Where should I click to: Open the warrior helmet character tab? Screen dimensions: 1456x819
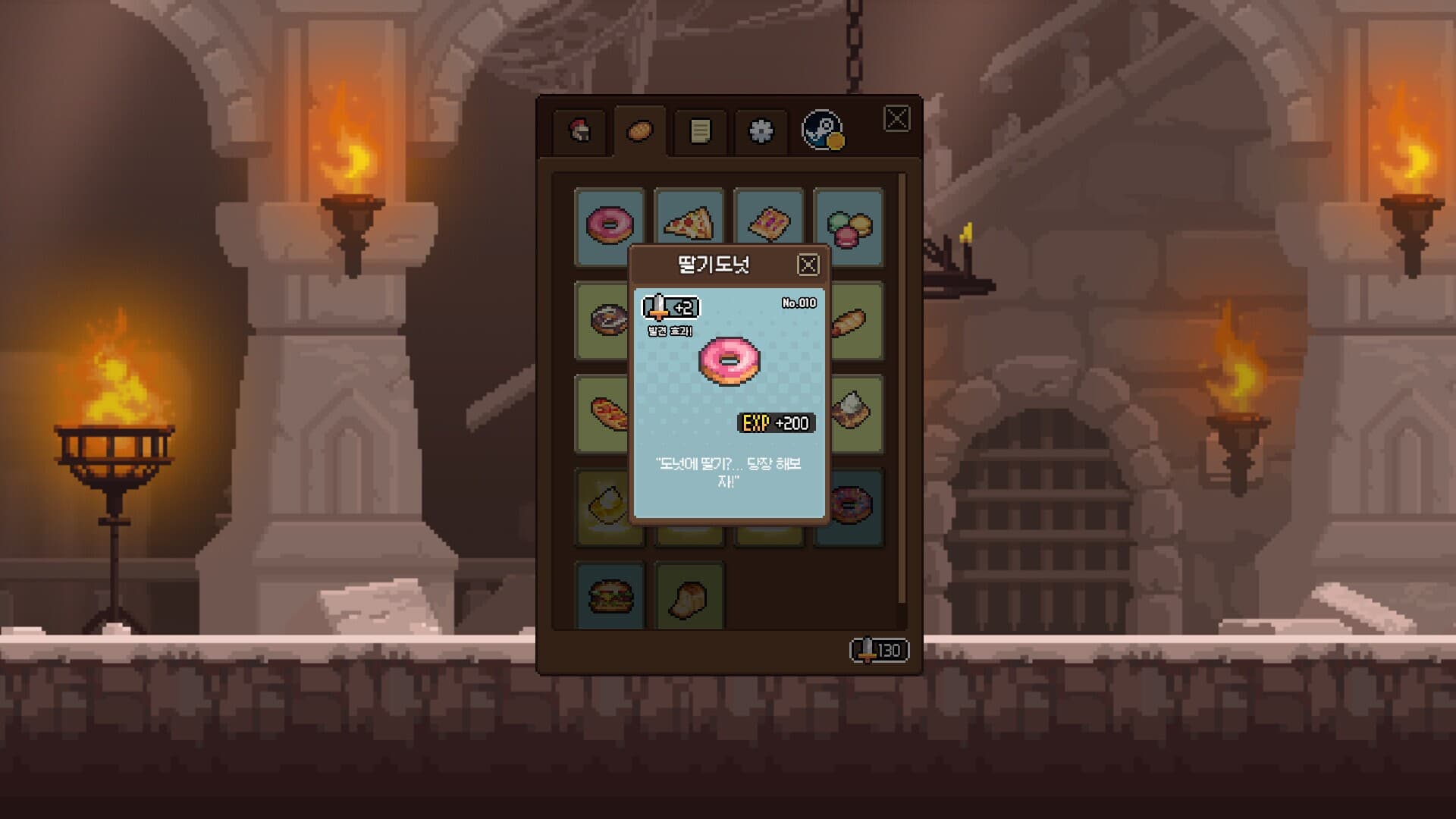click(579, 130)
